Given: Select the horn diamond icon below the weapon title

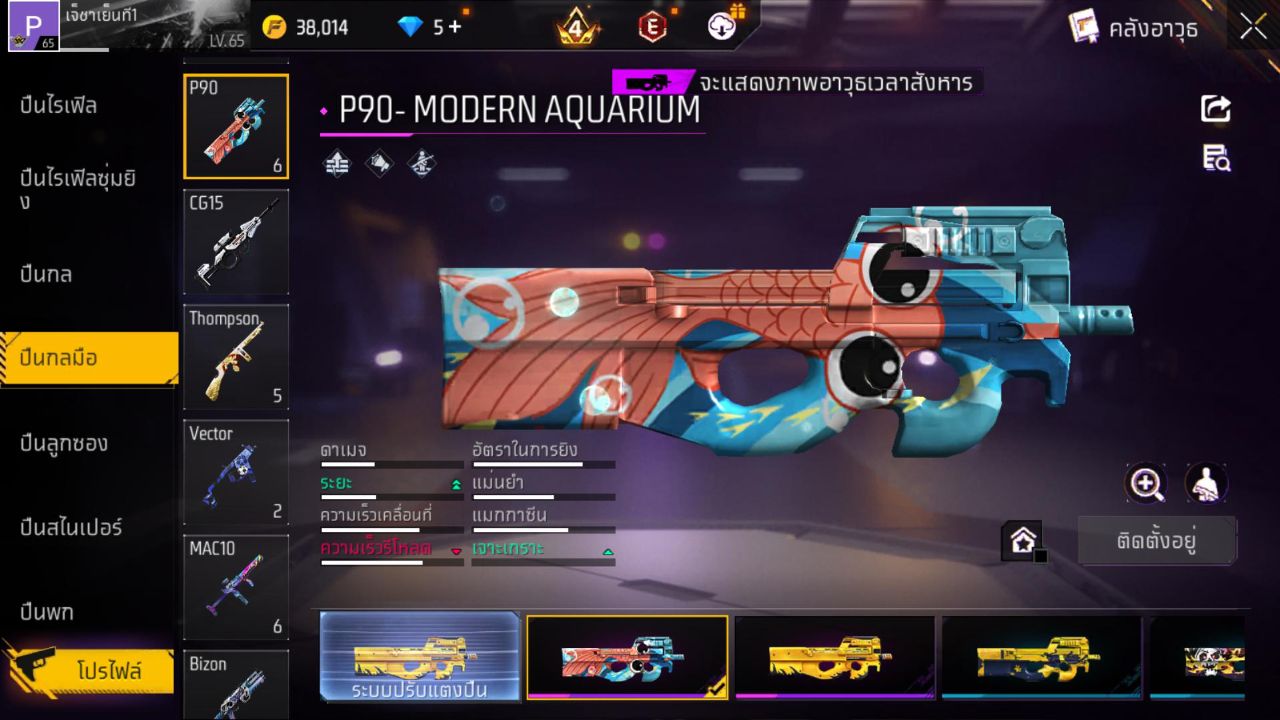Looking at the screenshot, I should 378,163.
